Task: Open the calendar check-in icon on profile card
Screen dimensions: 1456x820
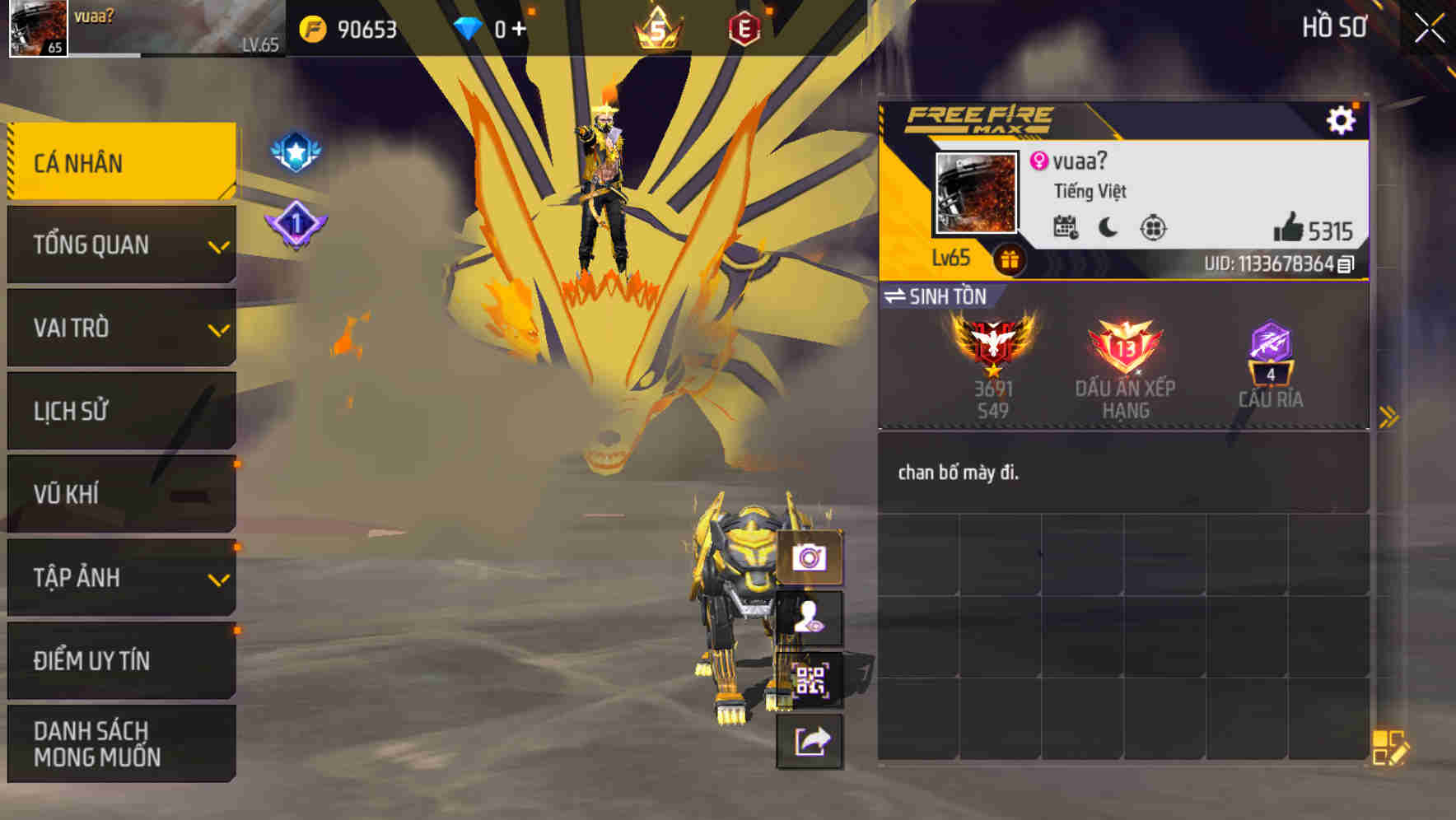Action: 1066,228
